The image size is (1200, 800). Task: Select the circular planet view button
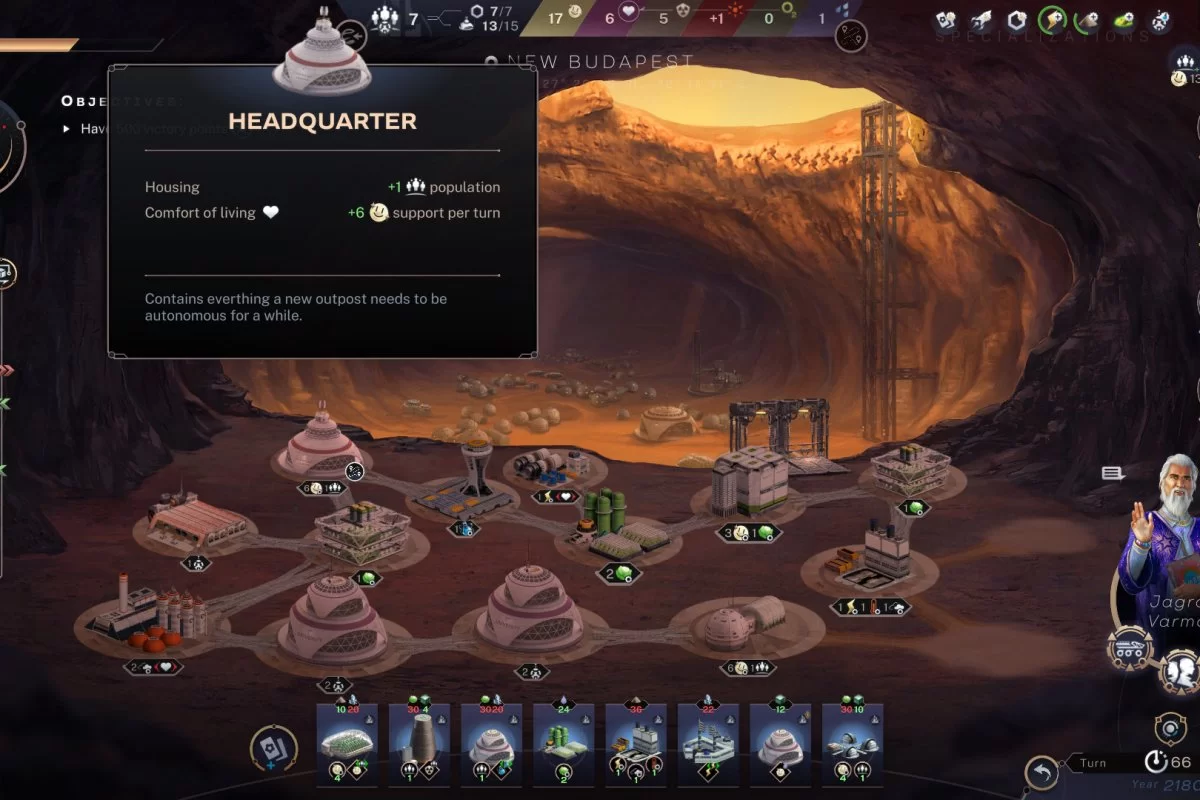[1169, 727]
